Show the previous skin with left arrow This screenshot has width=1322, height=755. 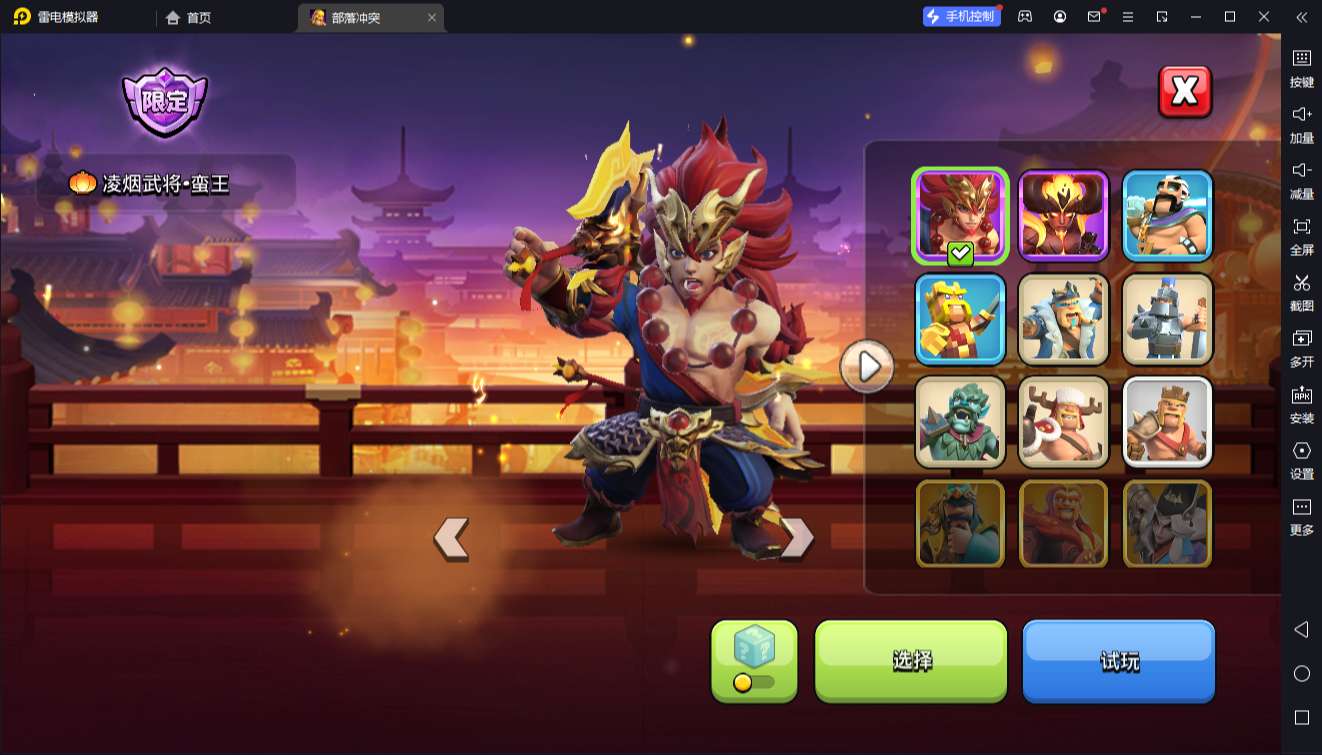click(x=451, y=538)
